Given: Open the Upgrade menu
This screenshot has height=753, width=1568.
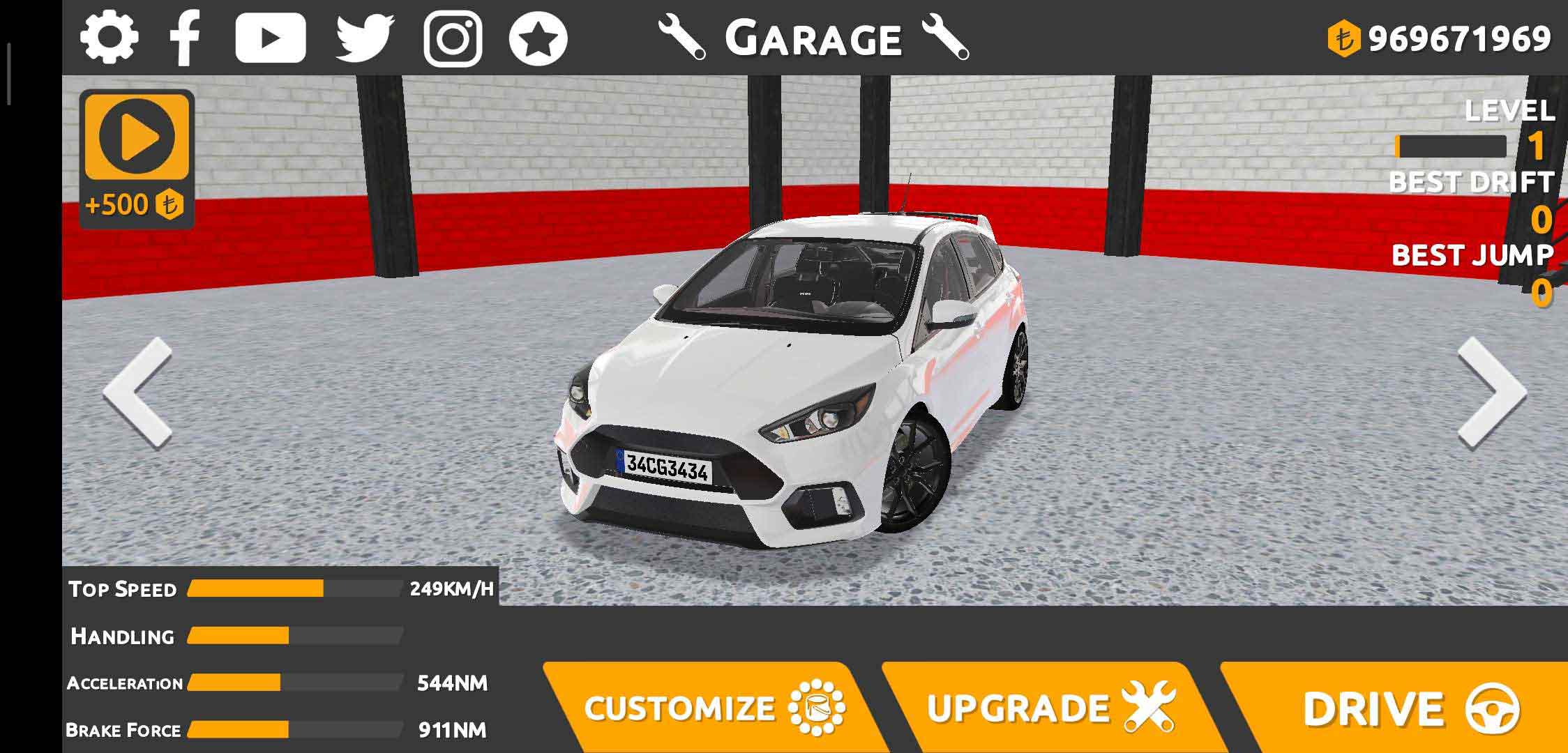Looking at the screenshot, I should [x=1046, y=707].
